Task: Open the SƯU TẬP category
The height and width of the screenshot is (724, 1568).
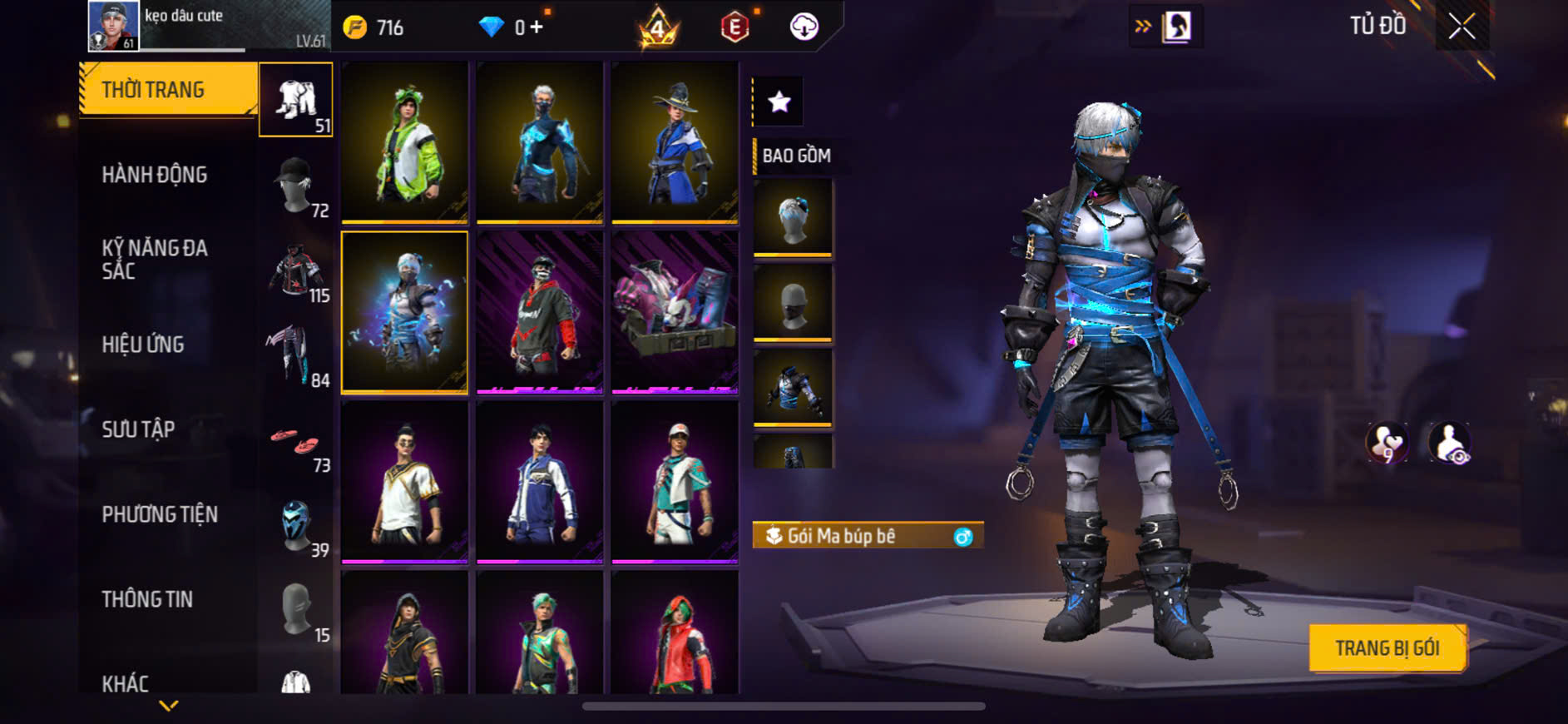Action: [x=138, y=429]
